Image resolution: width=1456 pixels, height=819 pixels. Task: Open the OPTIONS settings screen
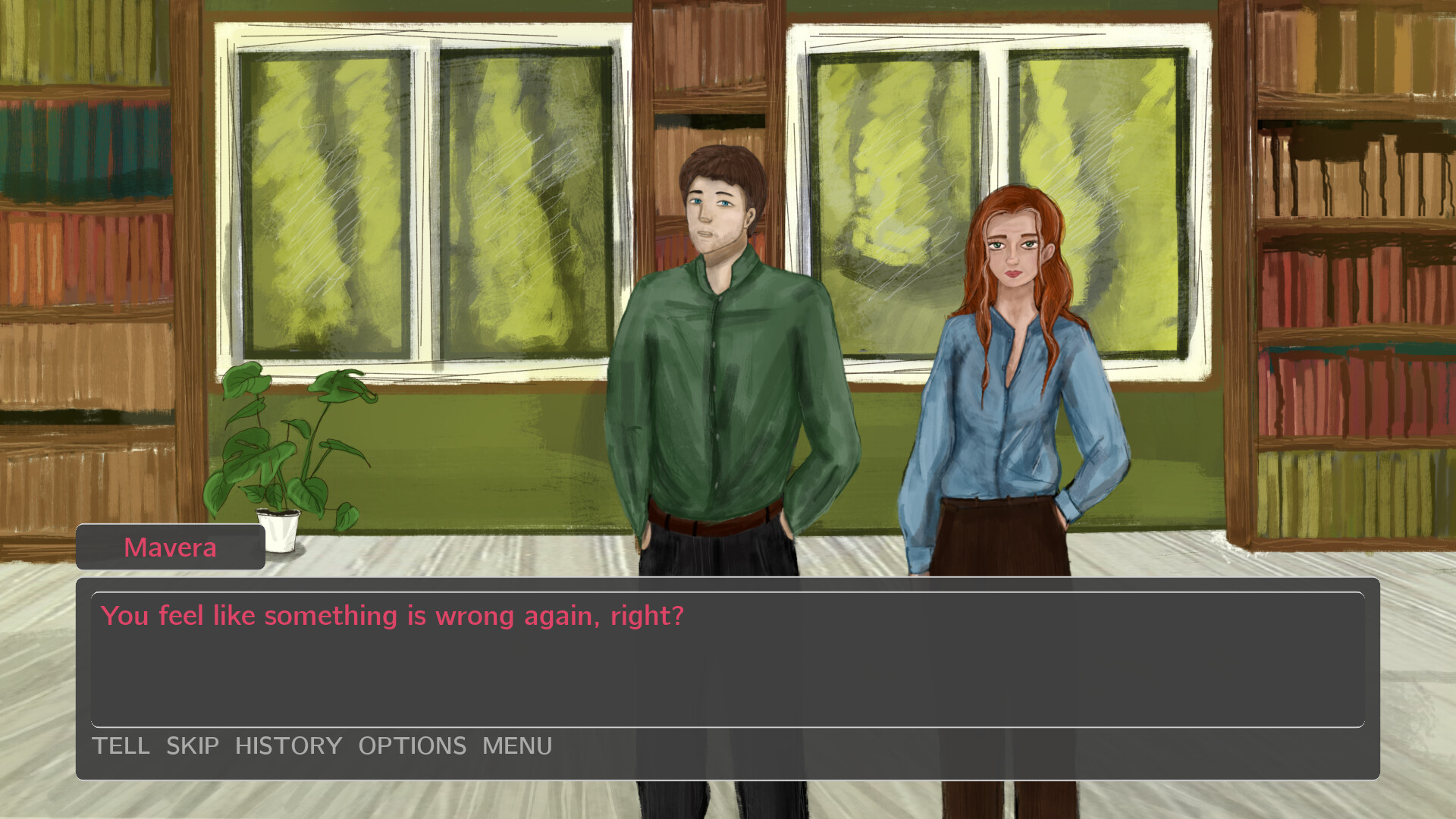413,746
